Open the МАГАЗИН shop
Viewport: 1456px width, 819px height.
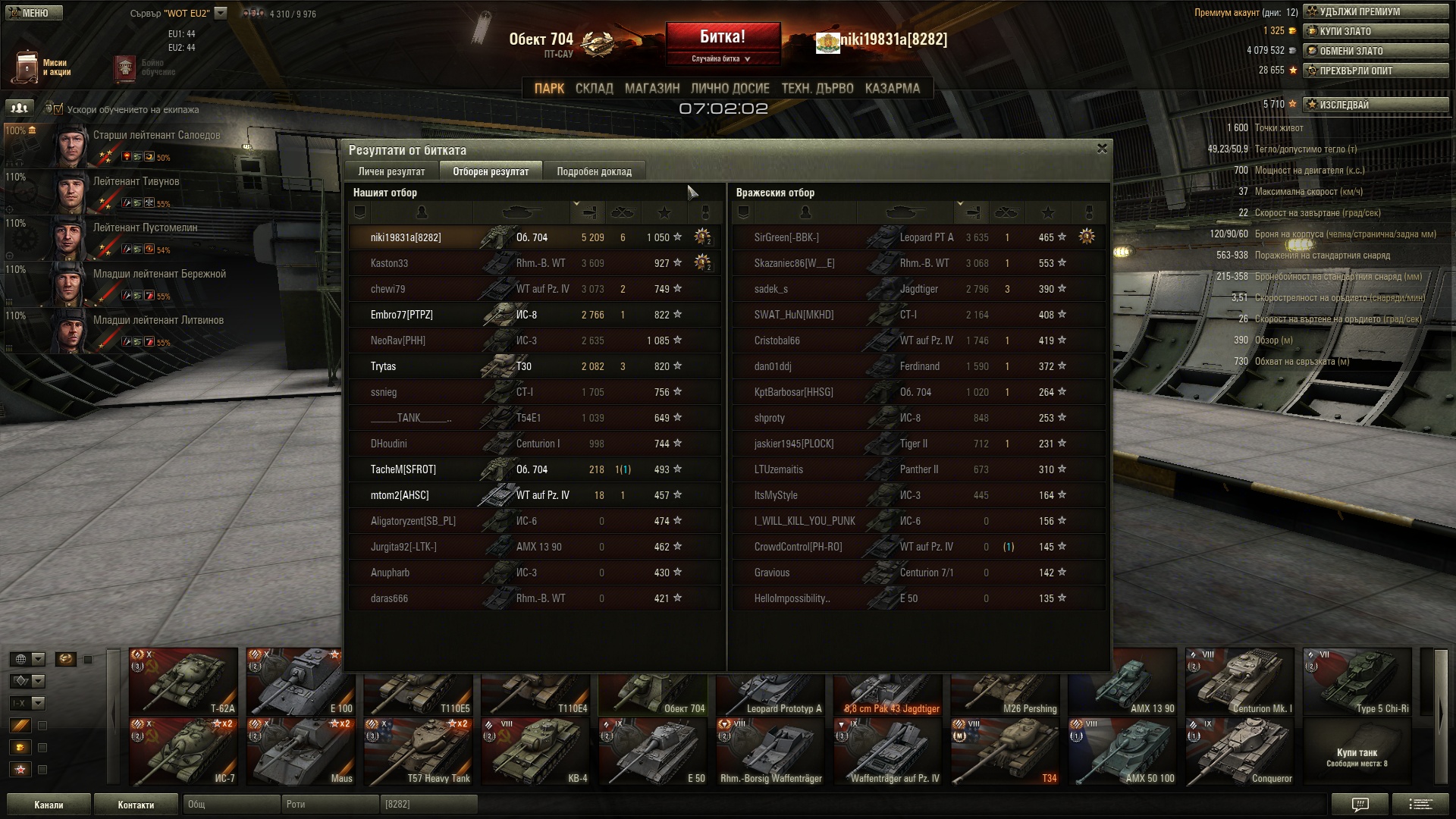pyautogui.click(x=652, y=89)
